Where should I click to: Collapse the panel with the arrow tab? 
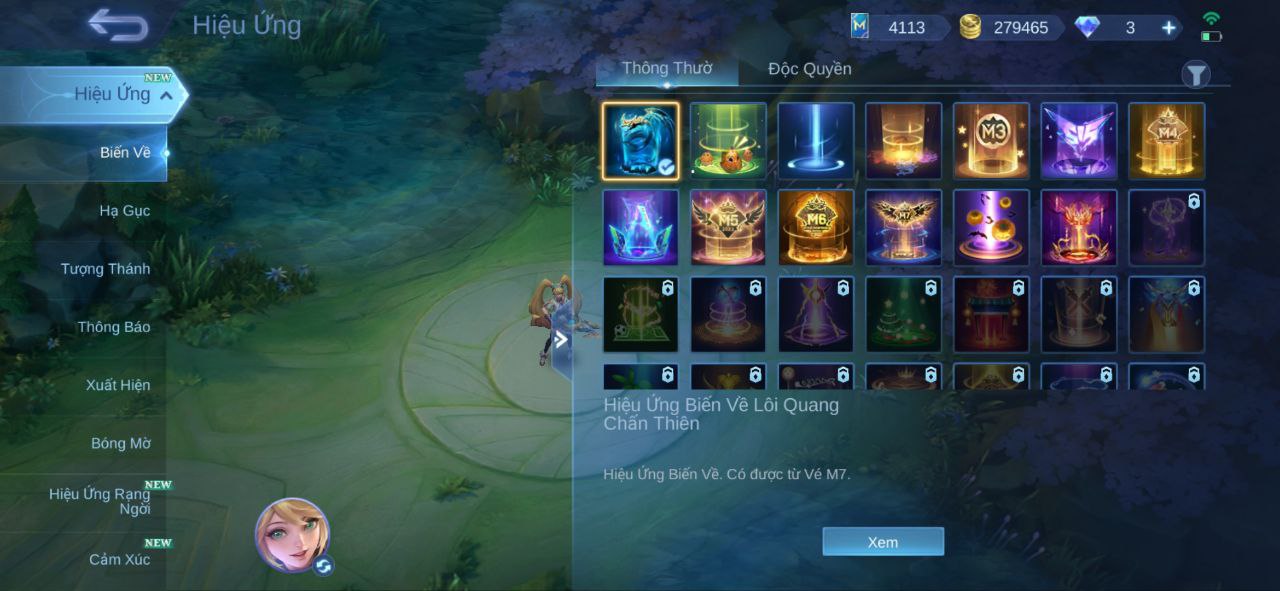pyautogui.click(x=561, y=340)
